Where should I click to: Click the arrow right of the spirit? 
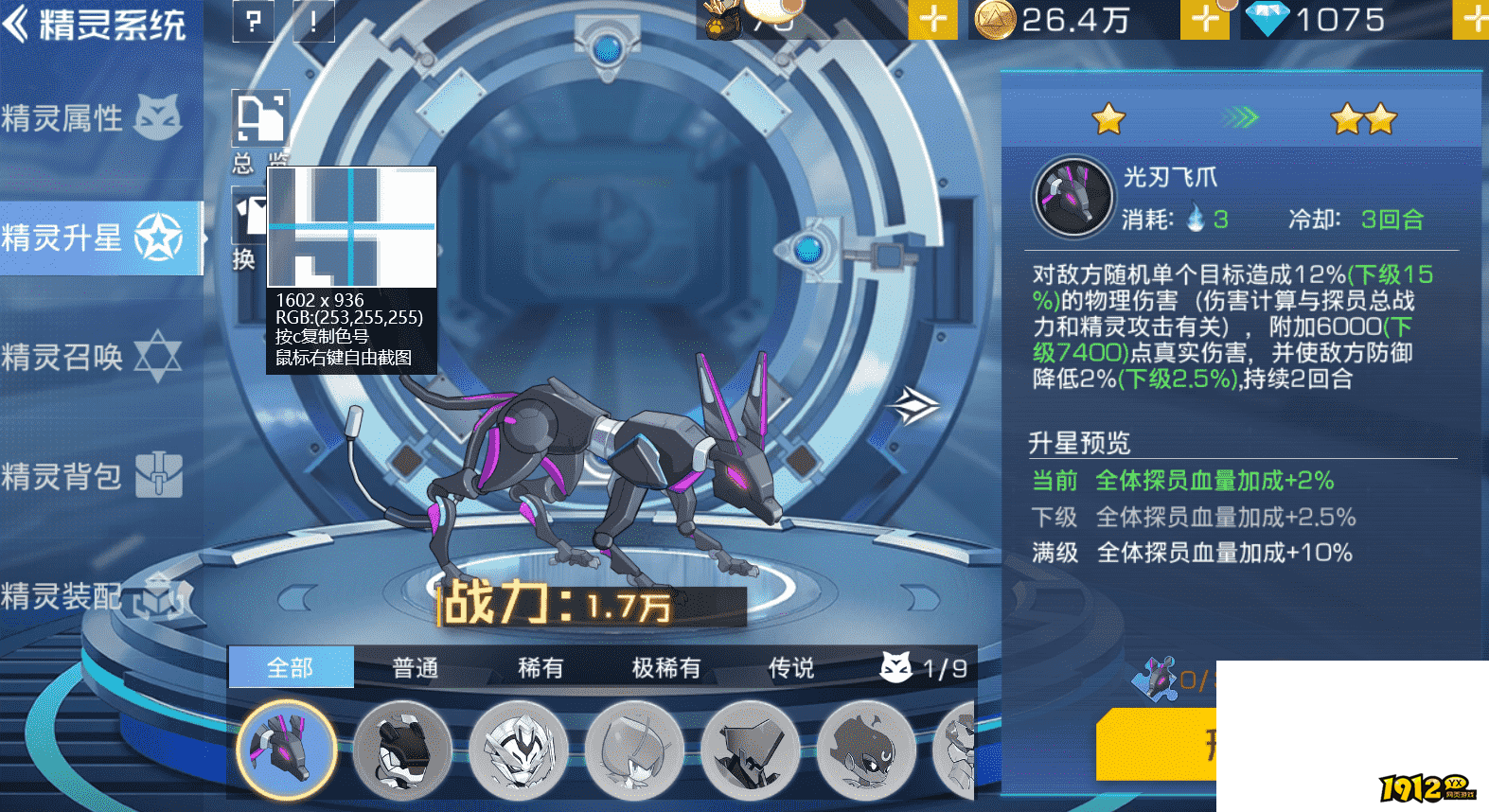pos(913,406)
